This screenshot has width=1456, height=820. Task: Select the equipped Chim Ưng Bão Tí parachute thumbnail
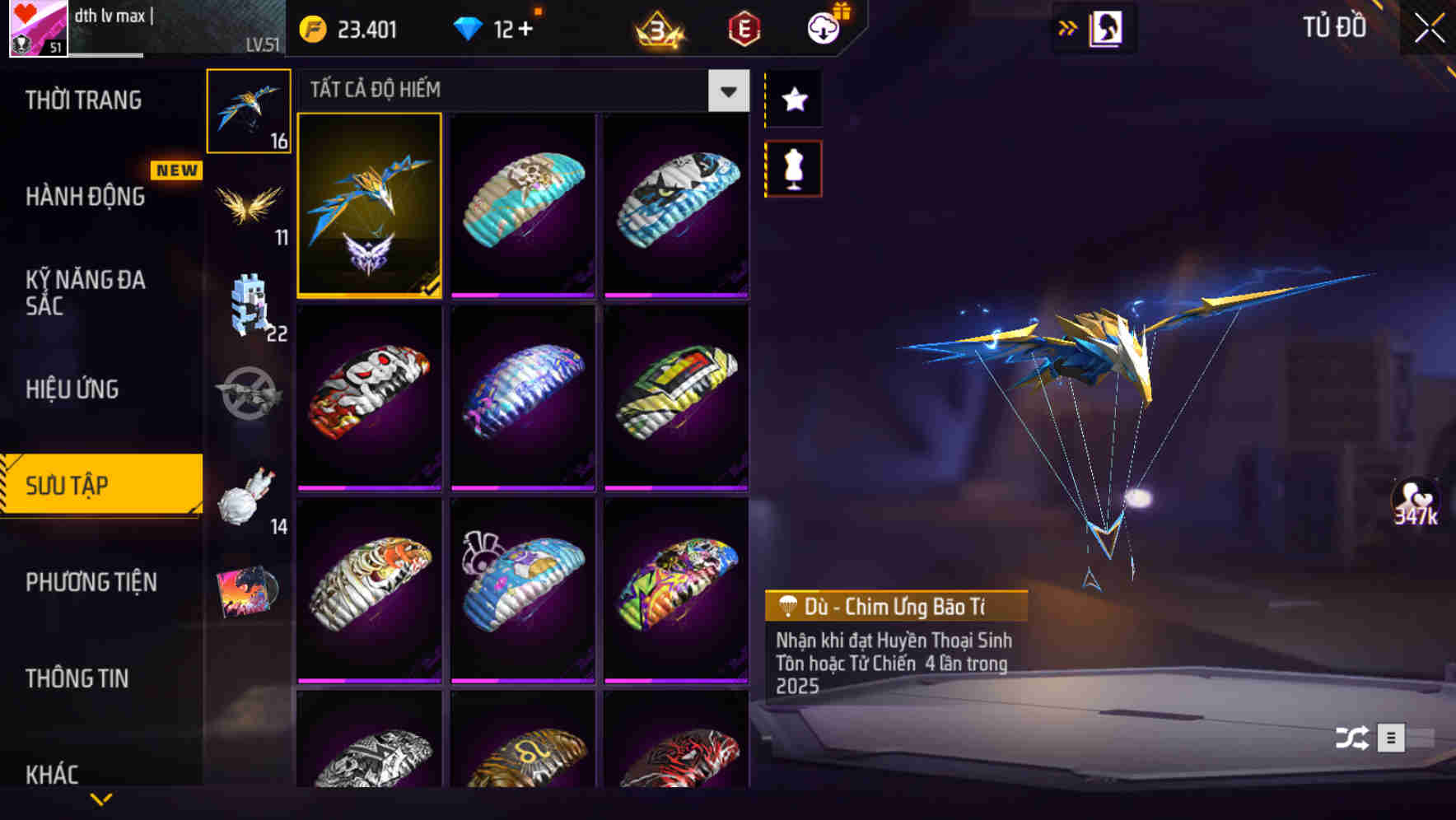point(369,207)
